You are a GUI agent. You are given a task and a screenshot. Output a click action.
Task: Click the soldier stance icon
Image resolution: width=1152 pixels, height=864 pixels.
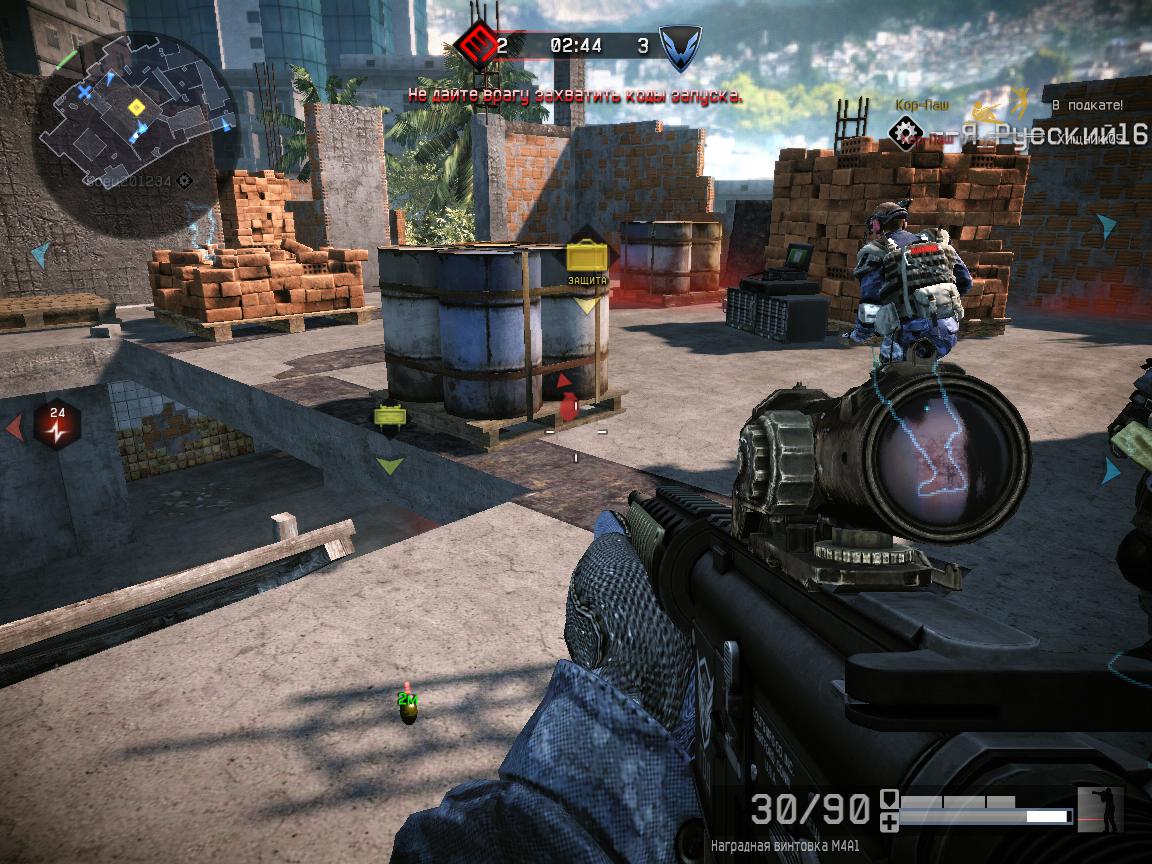coord(1100,809)
